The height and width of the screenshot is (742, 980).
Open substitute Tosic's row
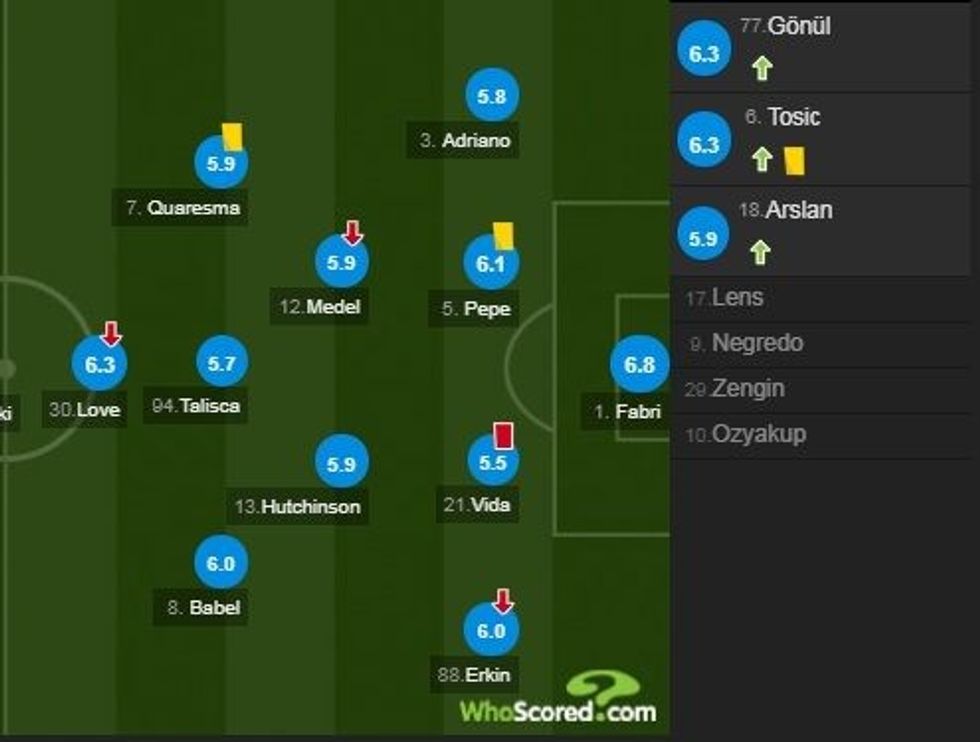pyautogui.click(x=794, y=117)
